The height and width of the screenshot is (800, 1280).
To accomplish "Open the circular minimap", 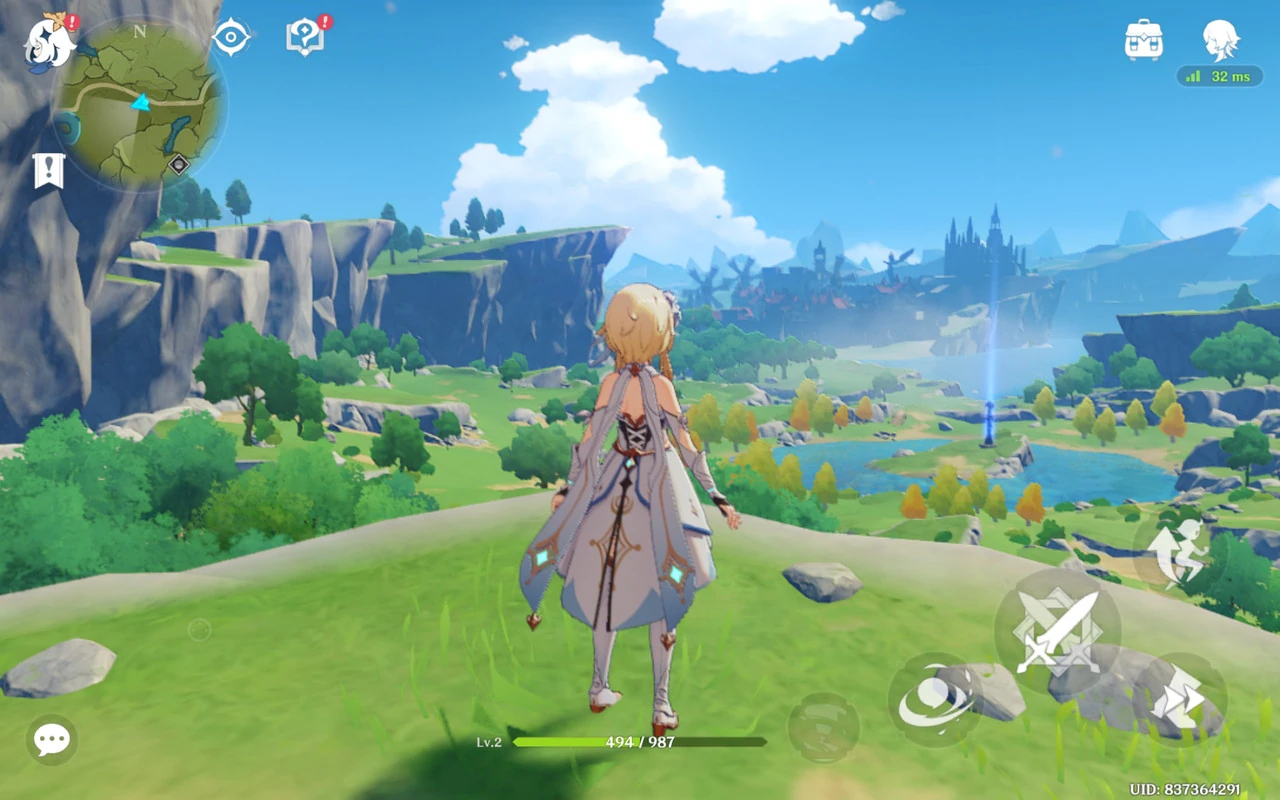I will coord(140,104).
